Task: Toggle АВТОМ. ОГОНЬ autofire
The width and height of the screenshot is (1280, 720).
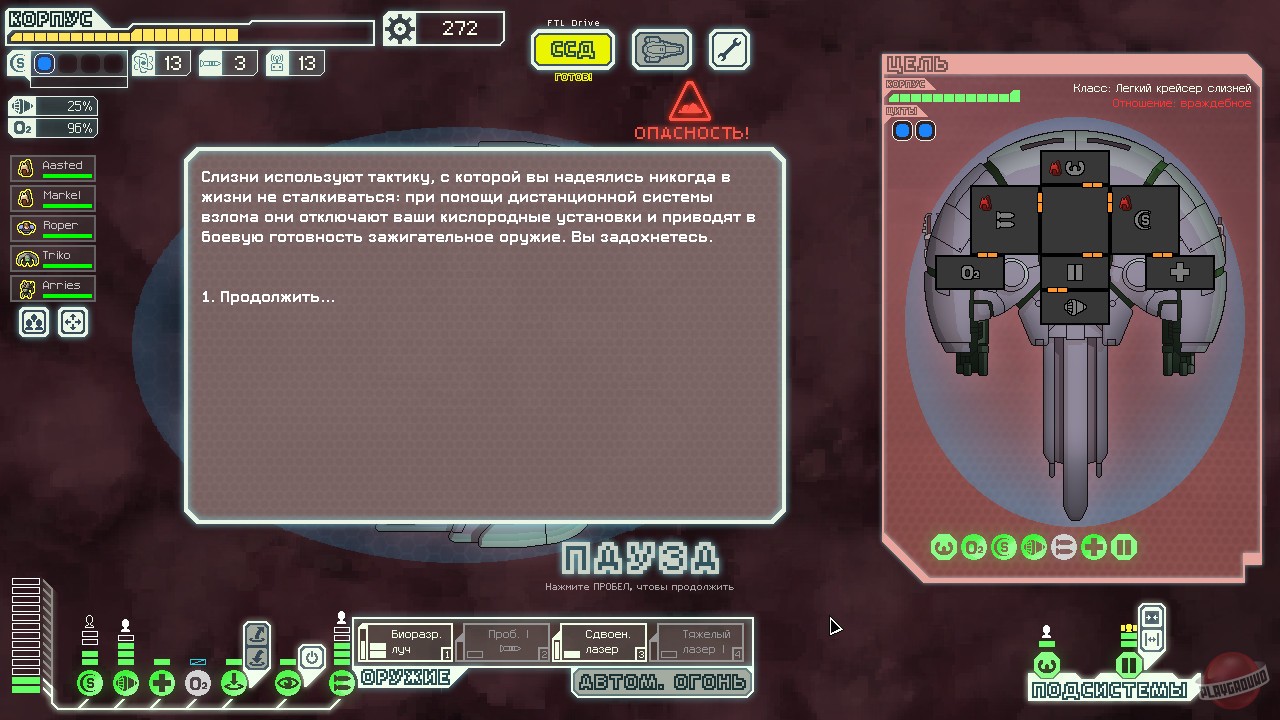Action: click(662, 683)
